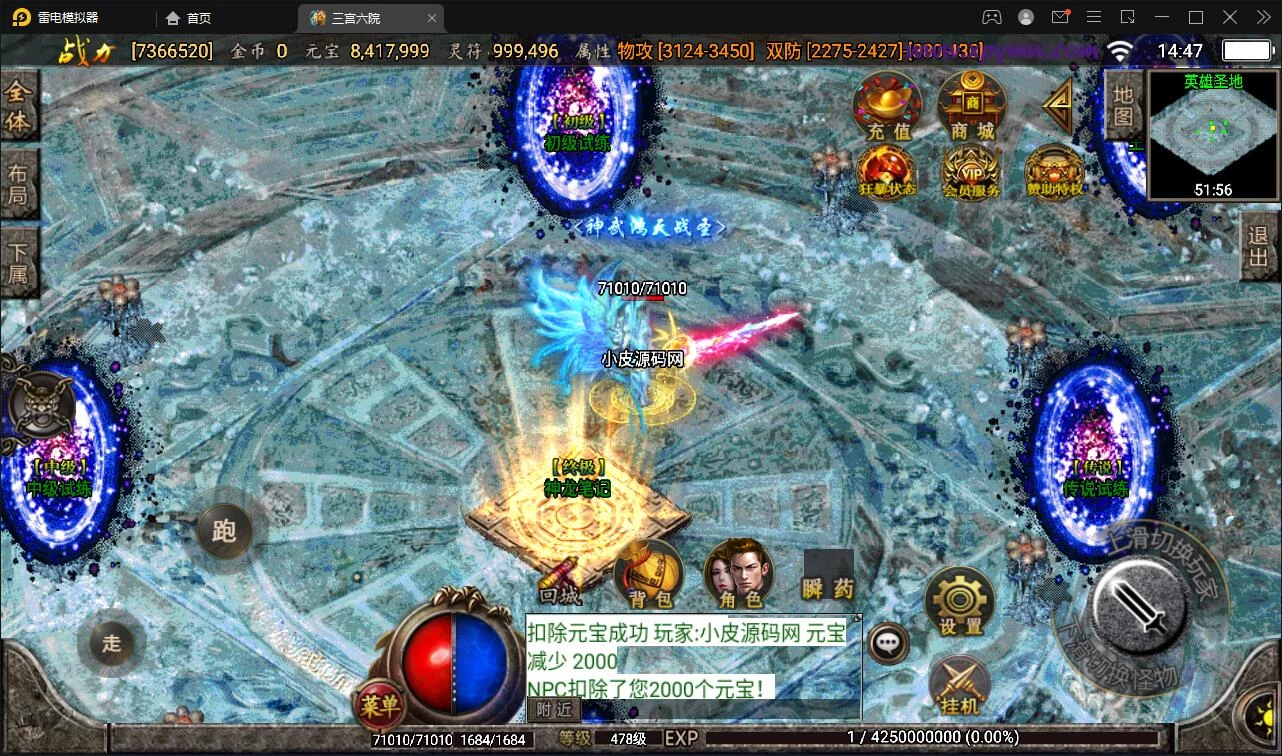This screenshot has width=1282, height=756.
Task: Open the 设置 settings gear
Action: (960, 602)
